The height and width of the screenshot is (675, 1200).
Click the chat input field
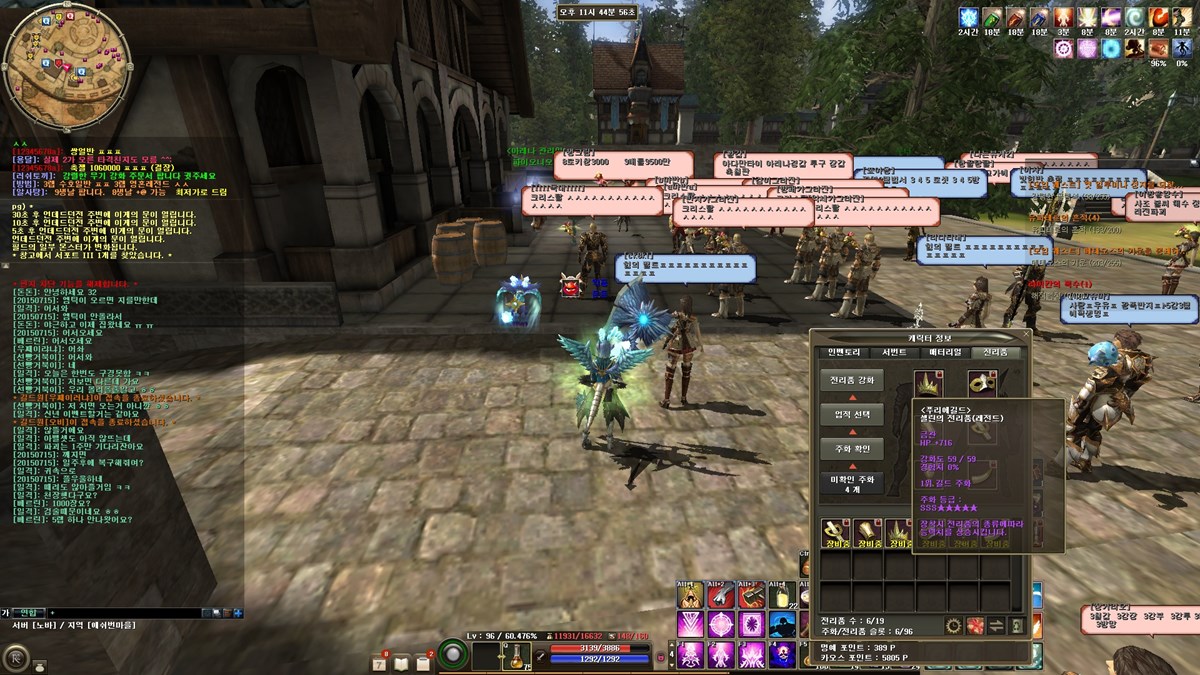(140, 612)
